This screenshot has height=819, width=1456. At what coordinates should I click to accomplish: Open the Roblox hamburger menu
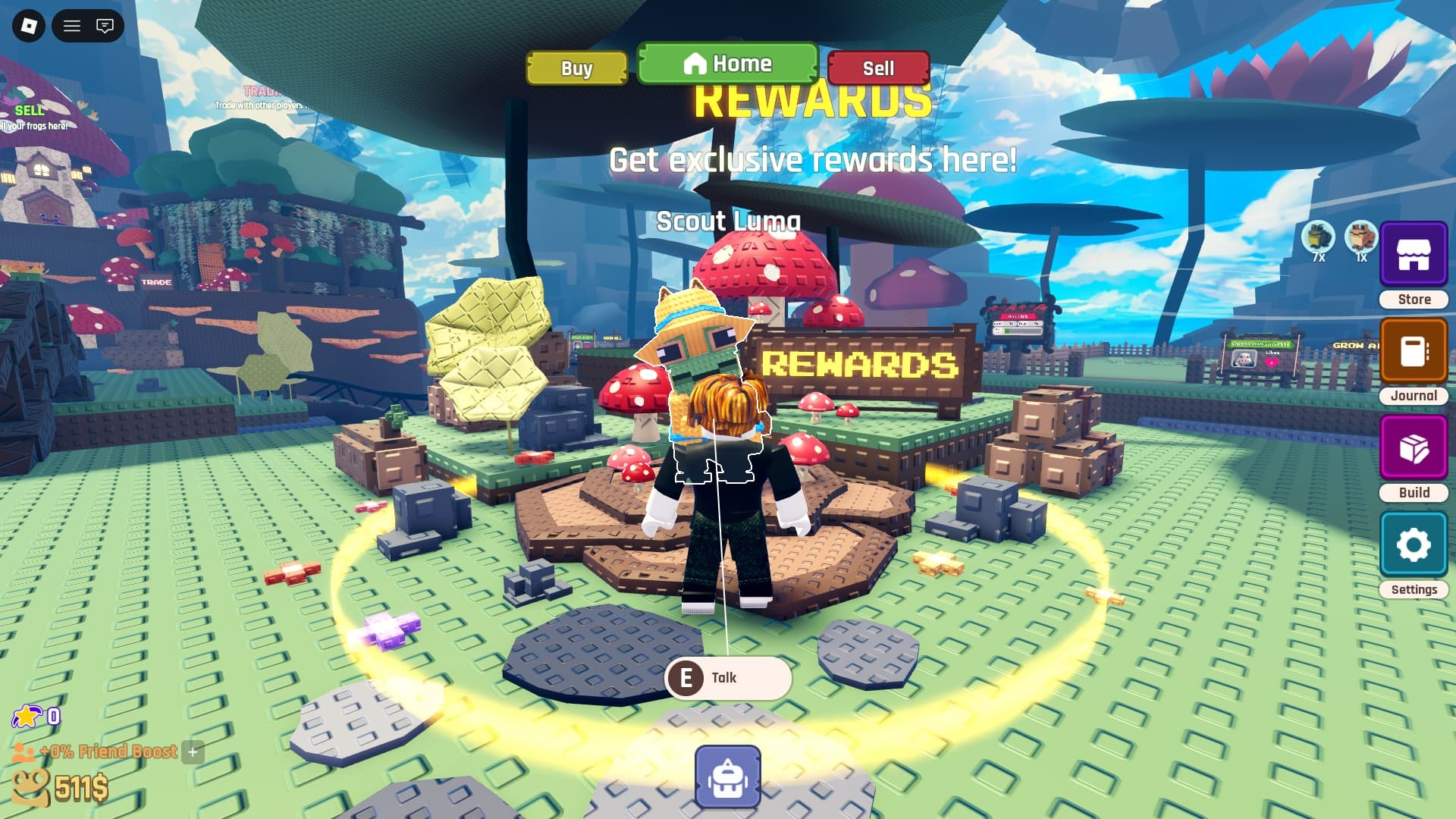(x=73, y=26)
